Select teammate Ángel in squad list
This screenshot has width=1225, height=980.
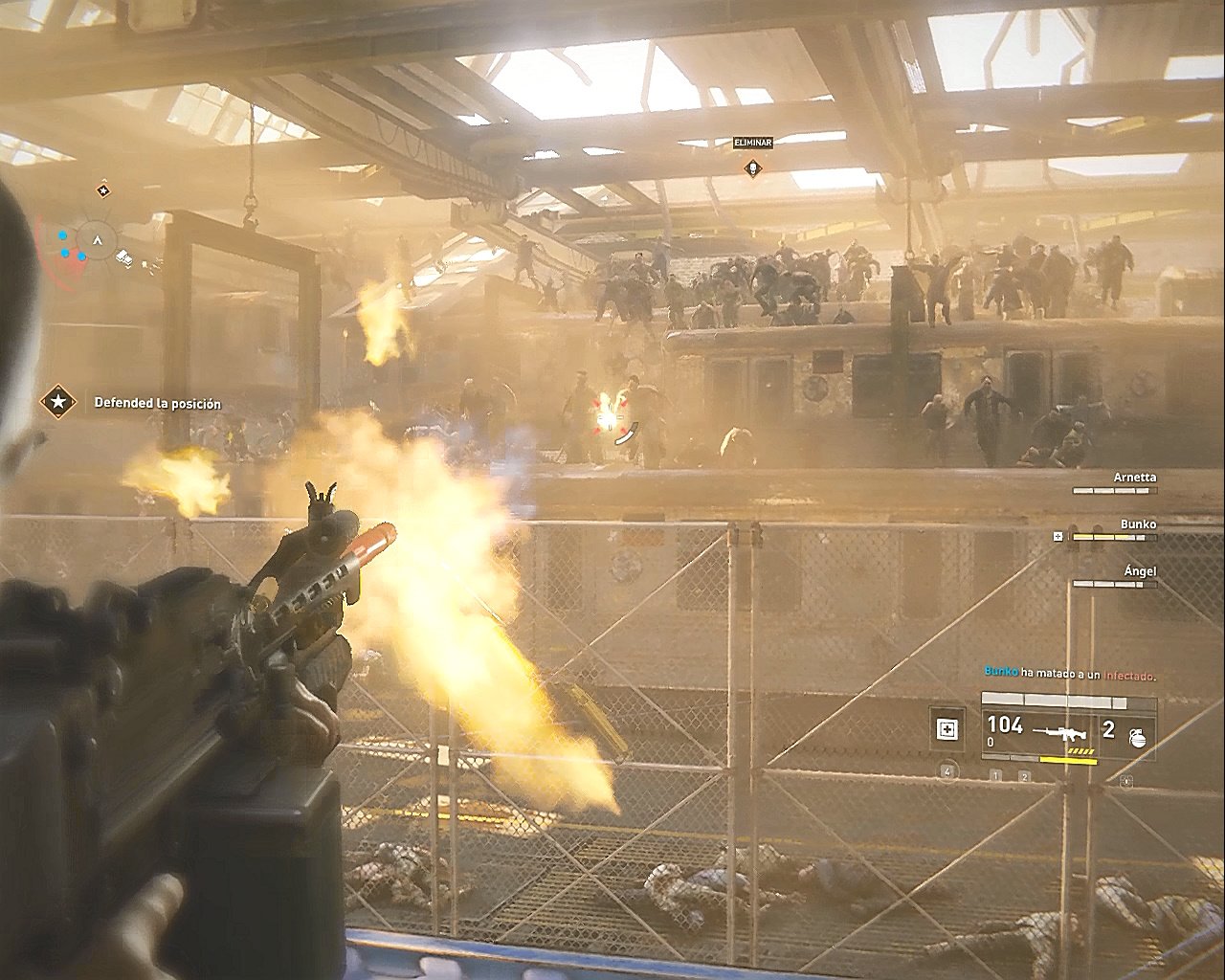[x=1139, y=571]
